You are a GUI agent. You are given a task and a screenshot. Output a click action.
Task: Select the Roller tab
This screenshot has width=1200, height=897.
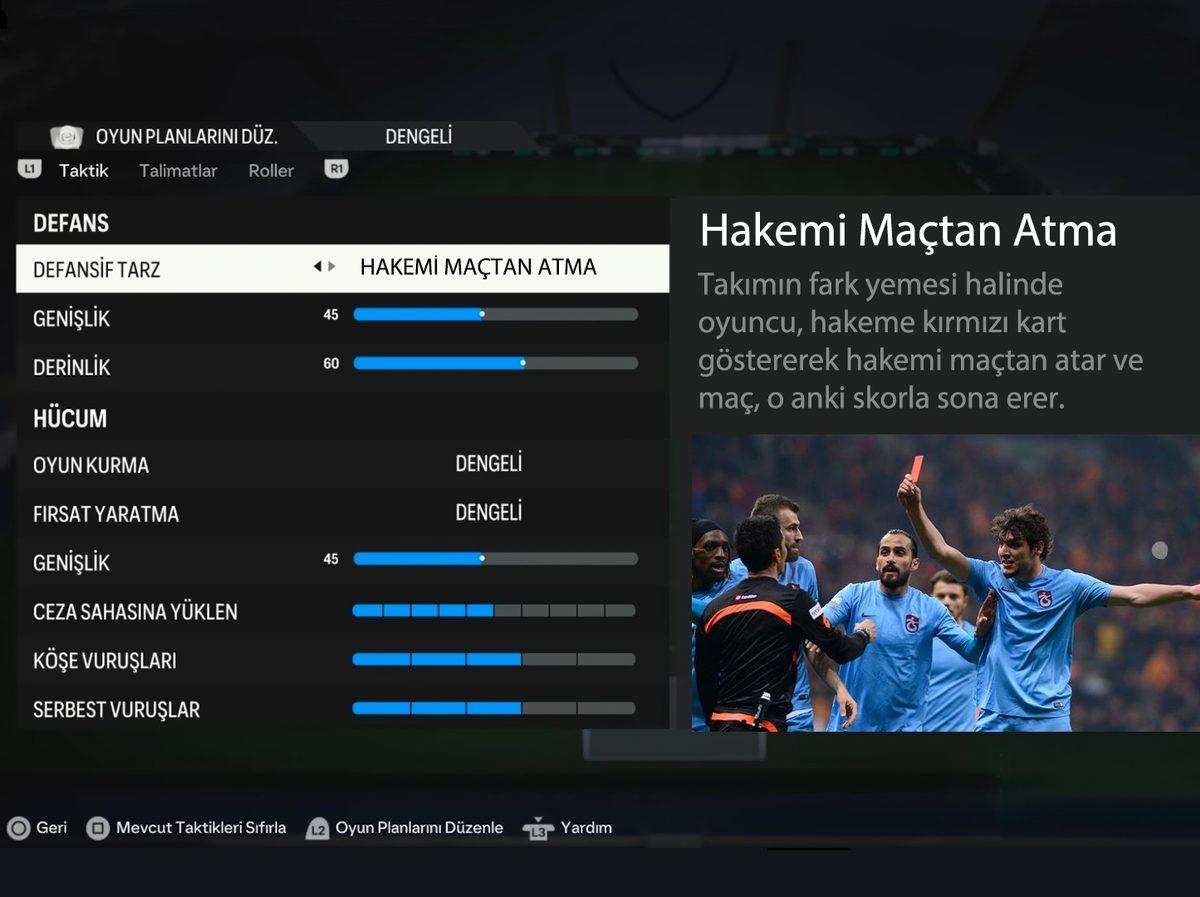coord(271,170)
